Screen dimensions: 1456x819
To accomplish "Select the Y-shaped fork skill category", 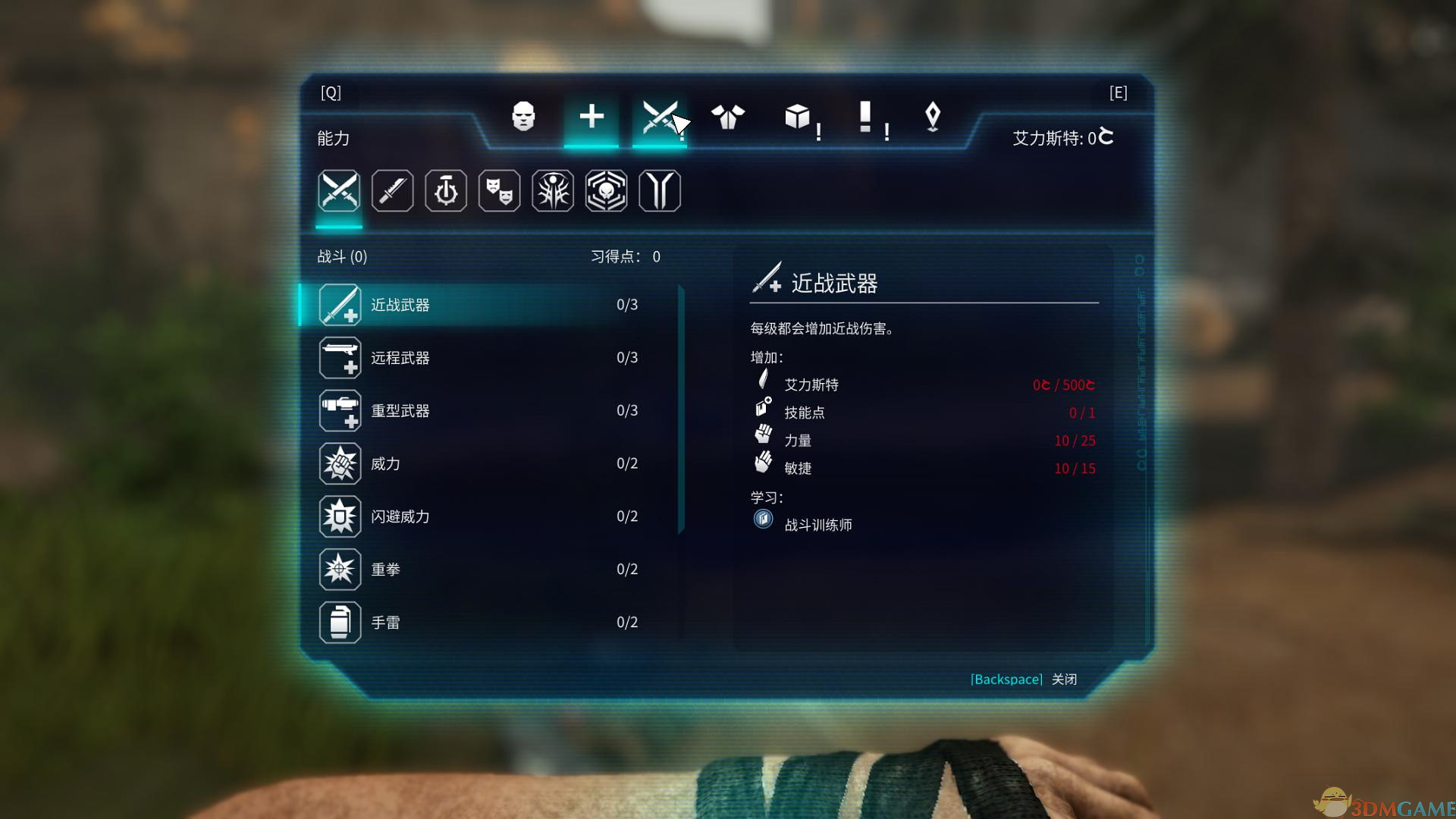I will [x=660, y=190].
